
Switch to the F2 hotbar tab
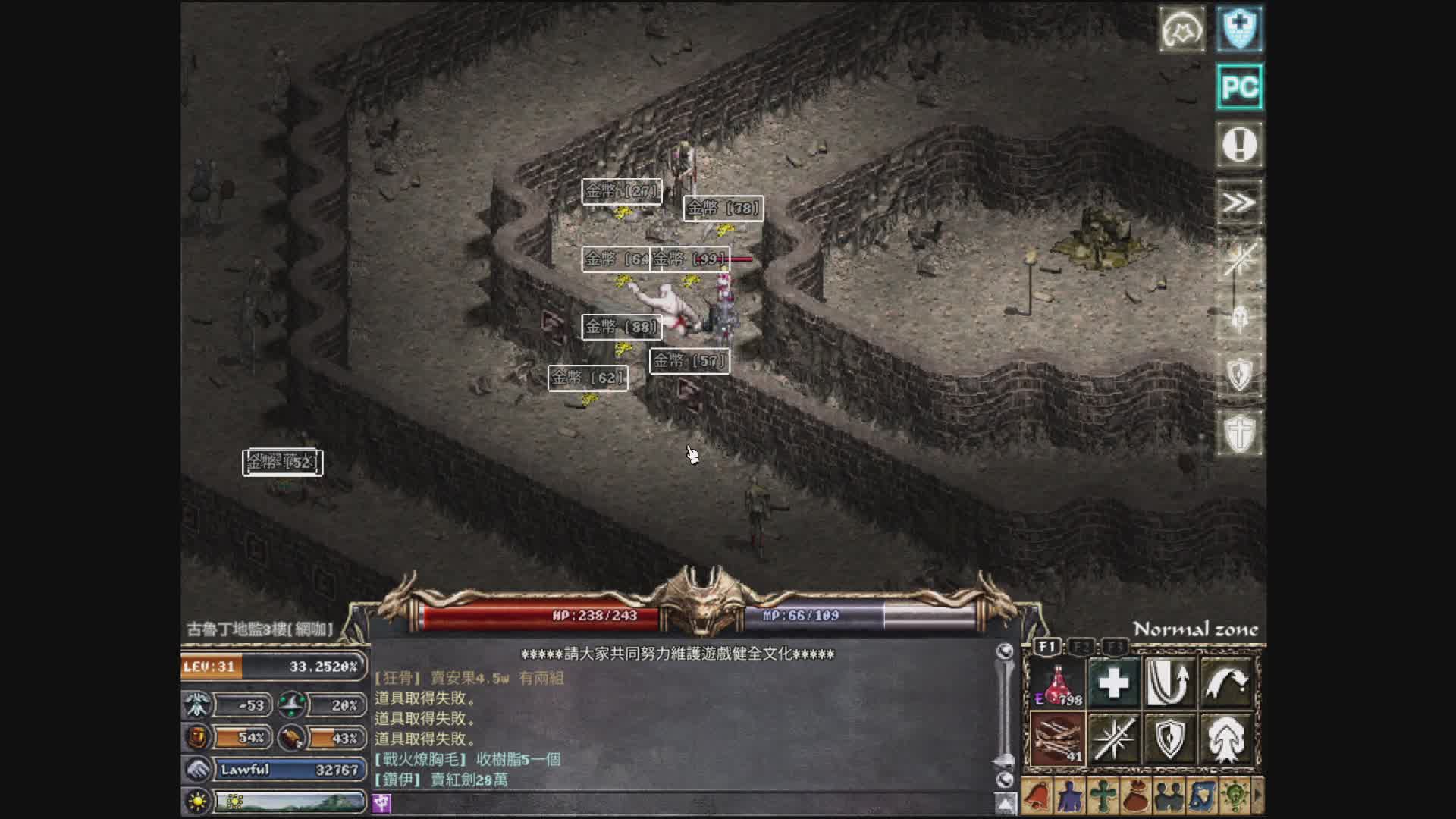point(1082,647)
